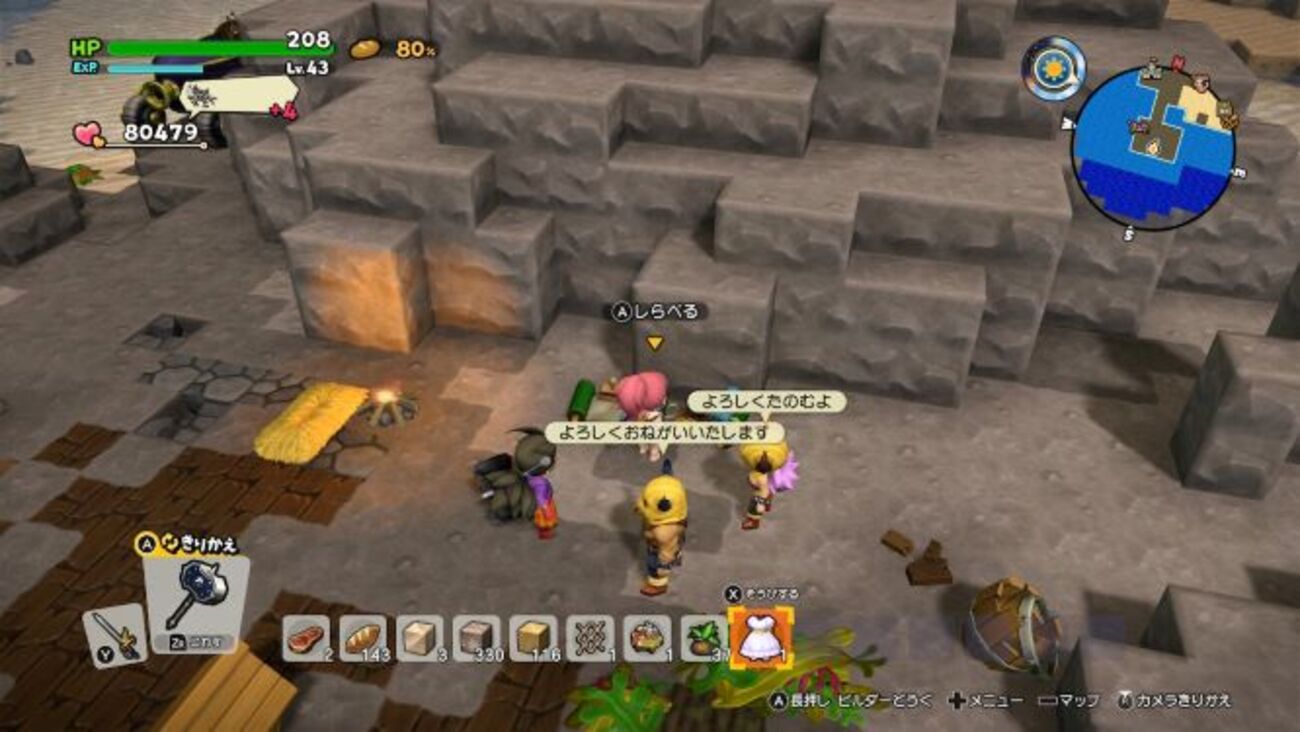This screenshot has height=732, width=1300.
Task: Select the raw meat hotbar slot
Action: [x=305, y=638]
